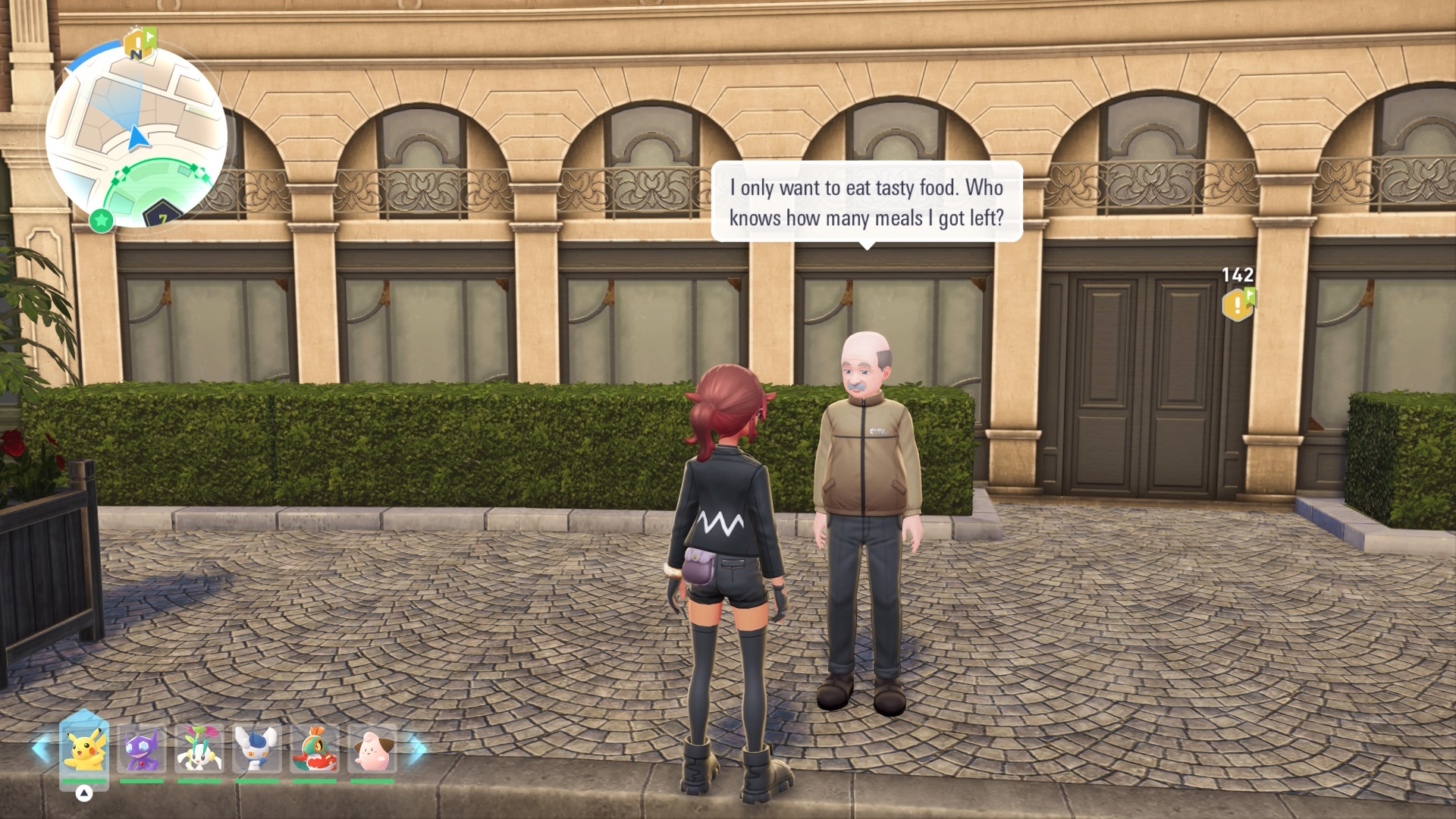Choose Clefairy in the party bar
This screenshot has width=1456, height=819.
(372, 748)
